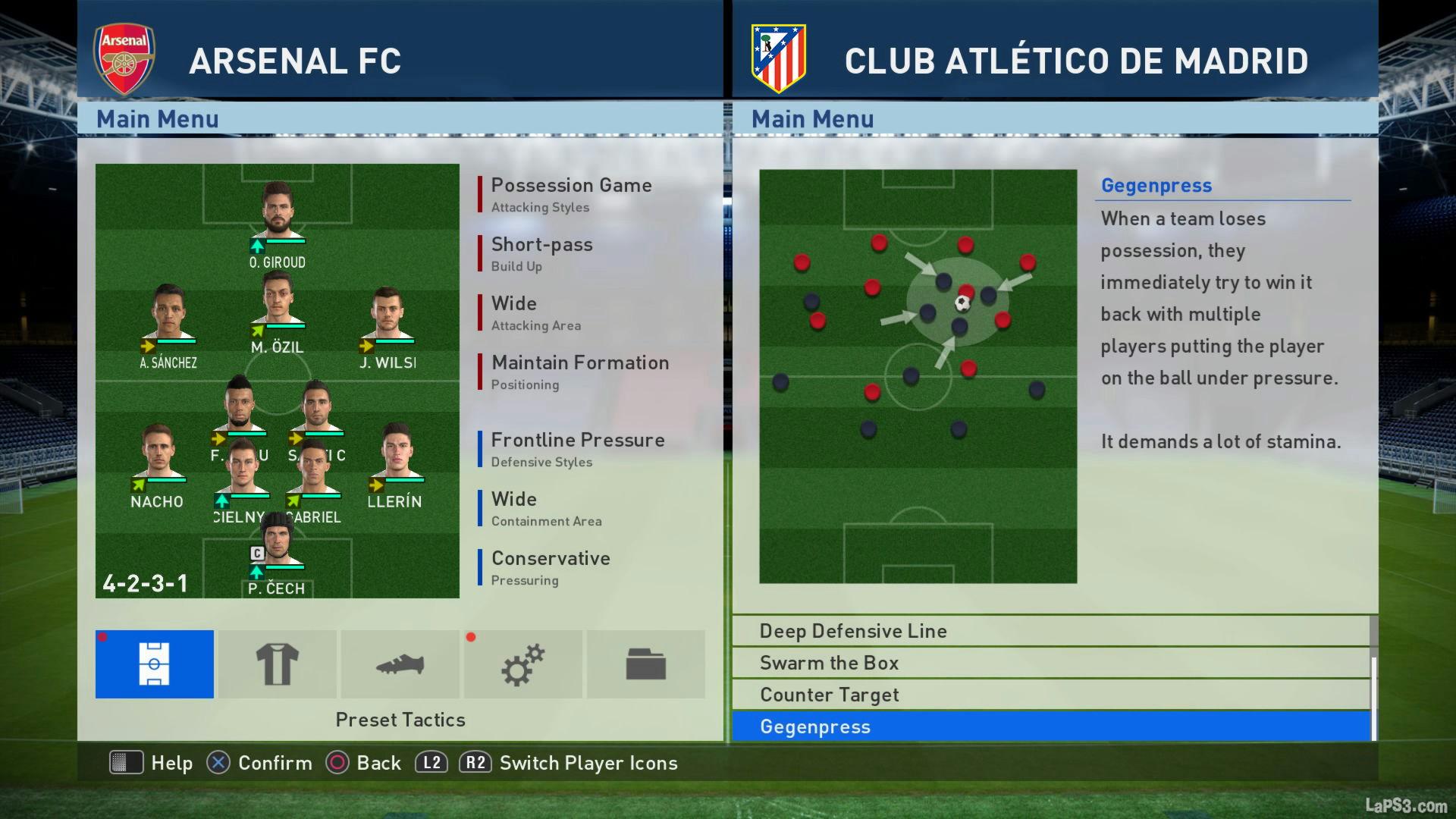Switch to the folder data tab
This screenshot has width=1456, height=819.
tap(645, 664)
